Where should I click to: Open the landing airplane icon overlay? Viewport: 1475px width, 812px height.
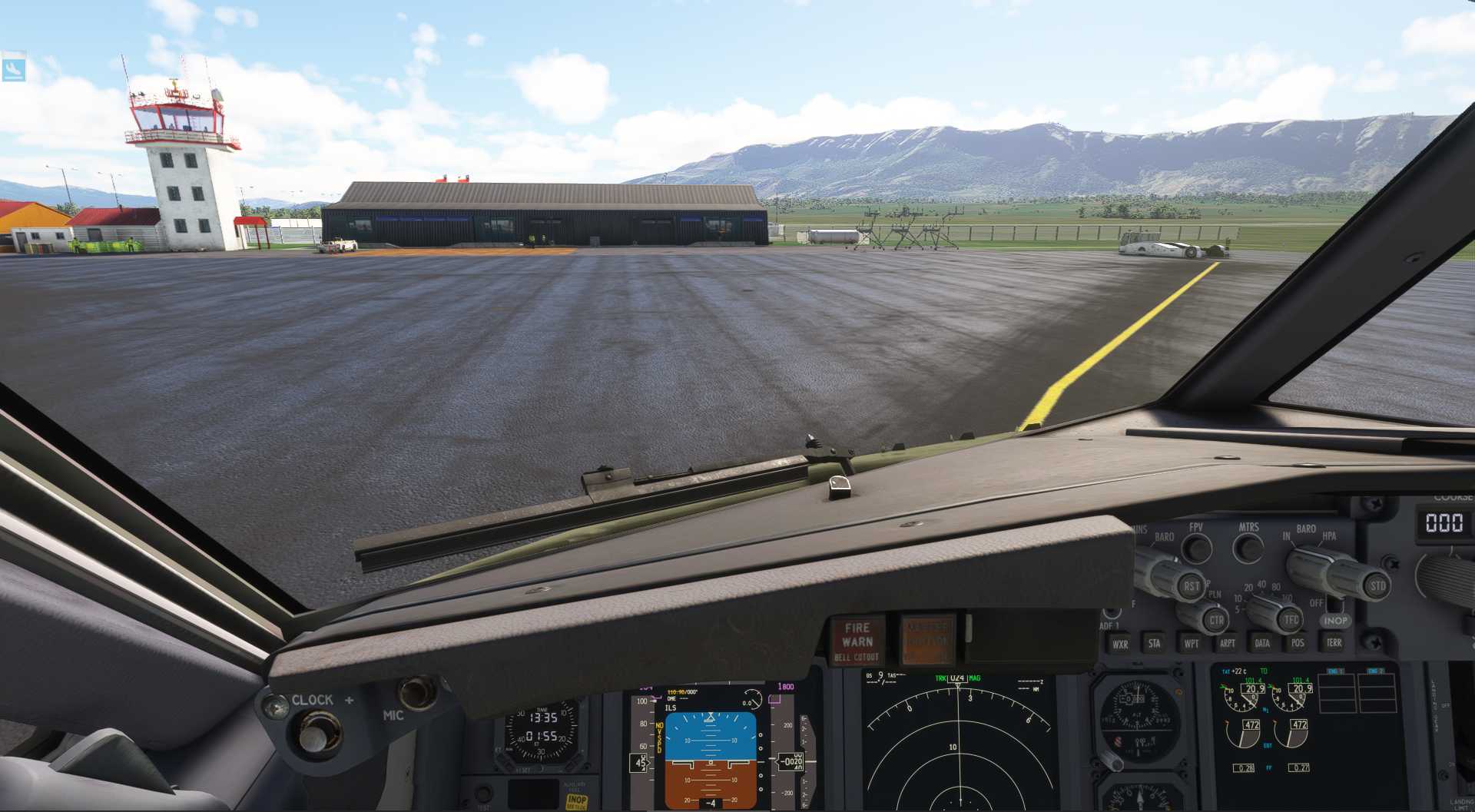13,69
